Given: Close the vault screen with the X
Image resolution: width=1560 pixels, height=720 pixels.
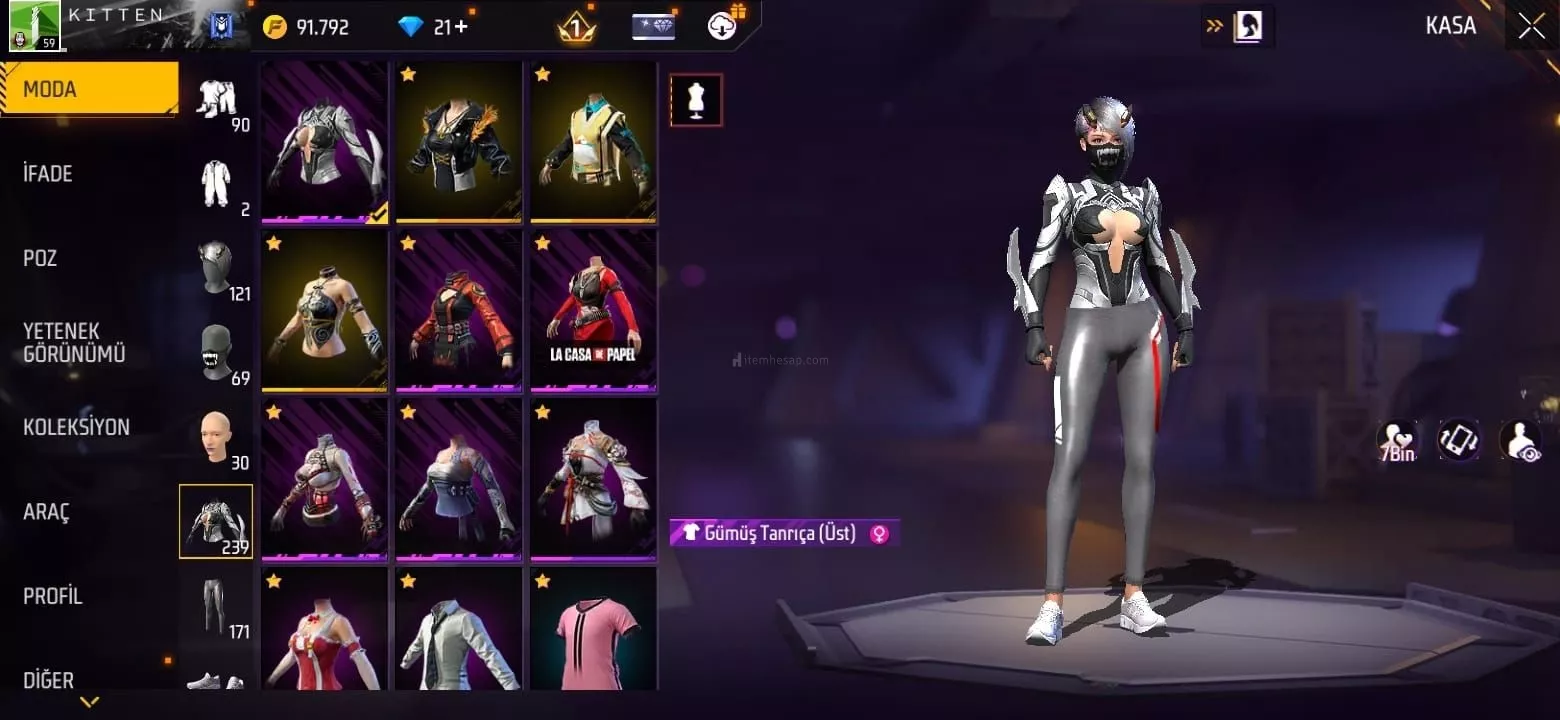Looking at the screenshot, I should coord(1531,26).
